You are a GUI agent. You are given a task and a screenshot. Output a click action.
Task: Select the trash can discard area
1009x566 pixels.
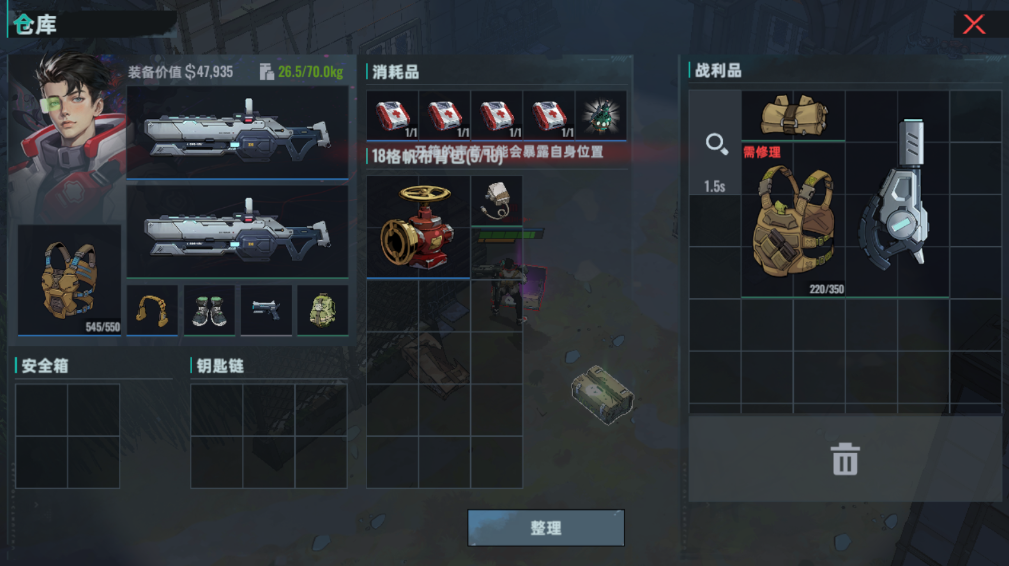click(845, 460)
